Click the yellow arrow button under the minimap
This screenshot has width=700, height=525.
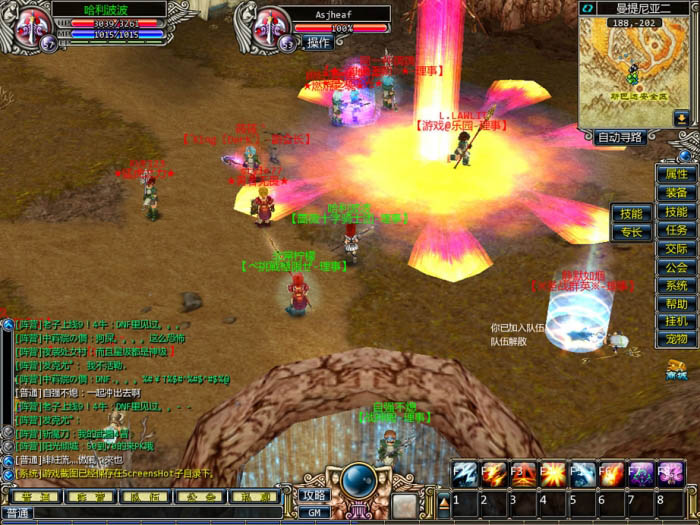pos(680,119)
